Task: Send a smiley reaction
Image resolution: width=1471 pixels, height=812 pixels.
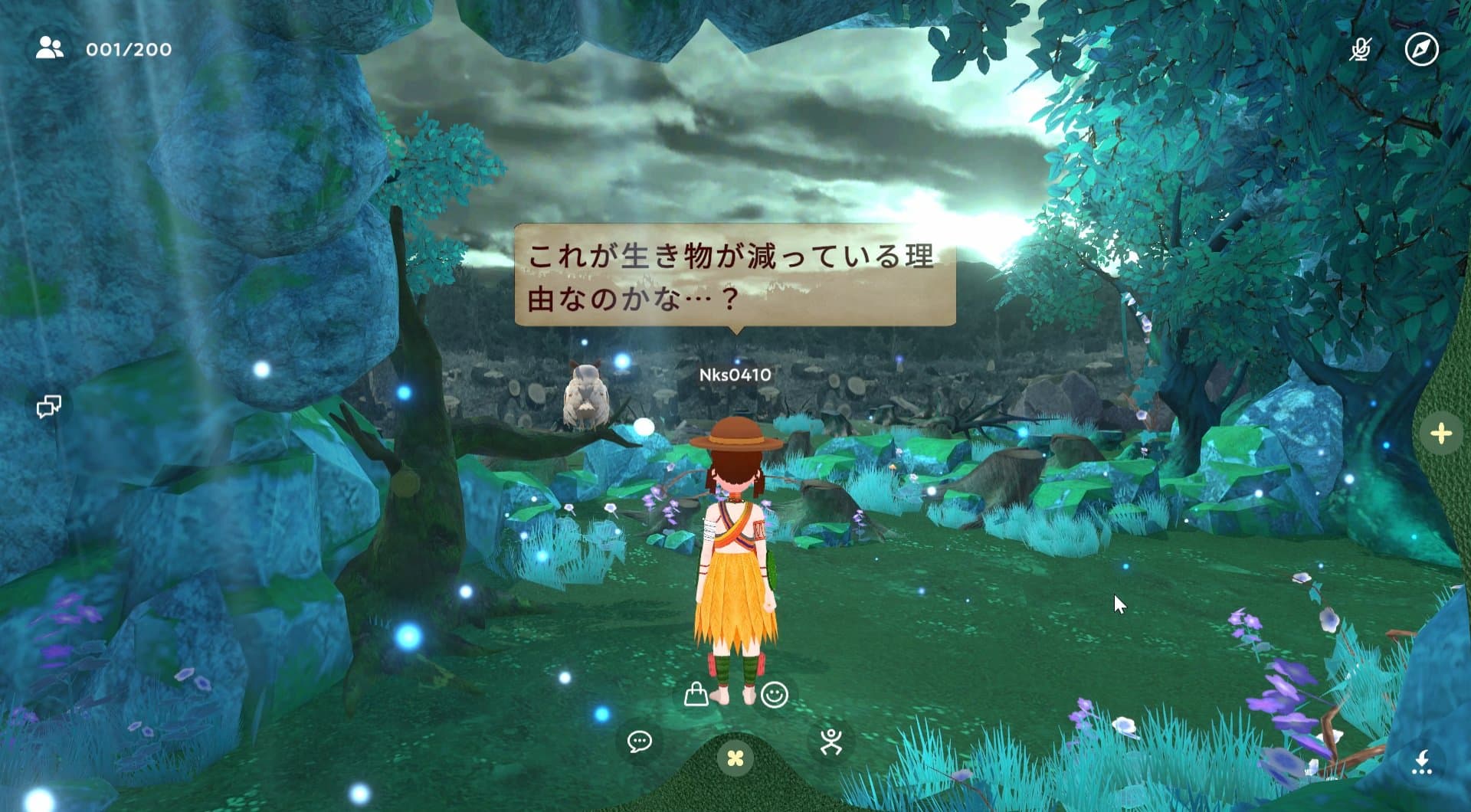Action: 774,696
